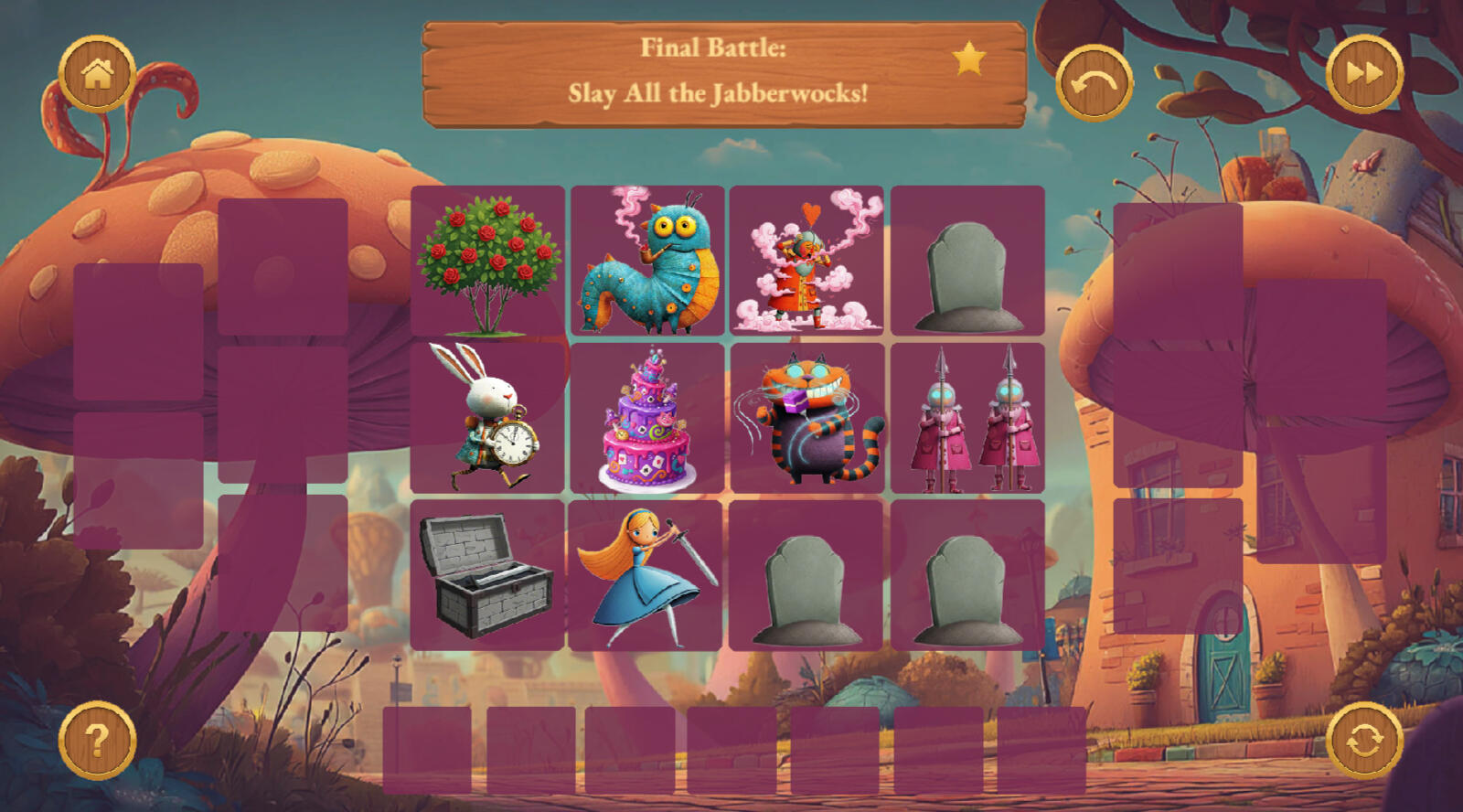Screen dimensions: 1463x812
Task: Open the question mark help button
Action: 97,740
